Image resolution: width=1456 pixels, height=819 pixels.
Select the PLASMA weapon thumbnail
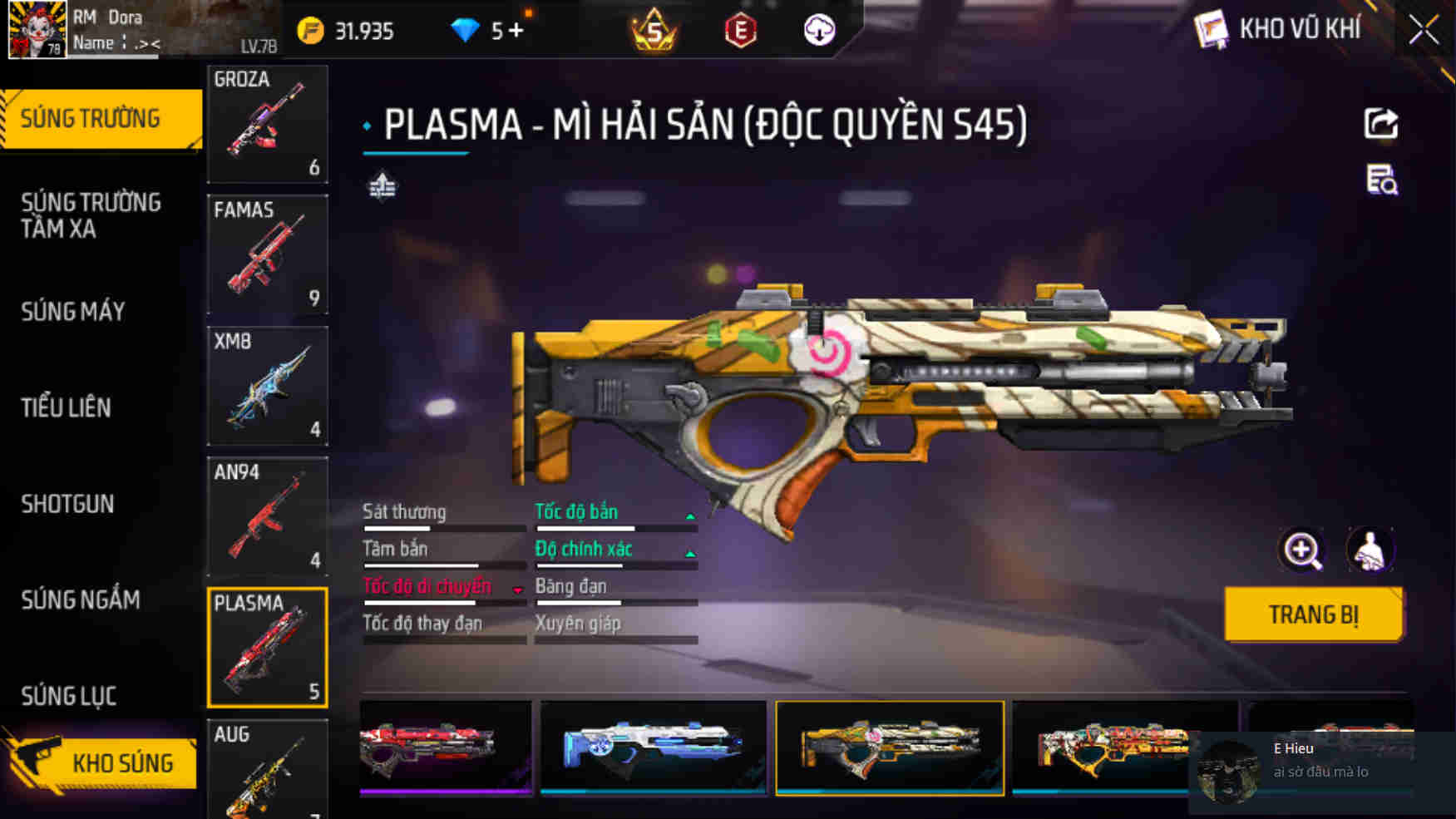[x=267, y=647]
